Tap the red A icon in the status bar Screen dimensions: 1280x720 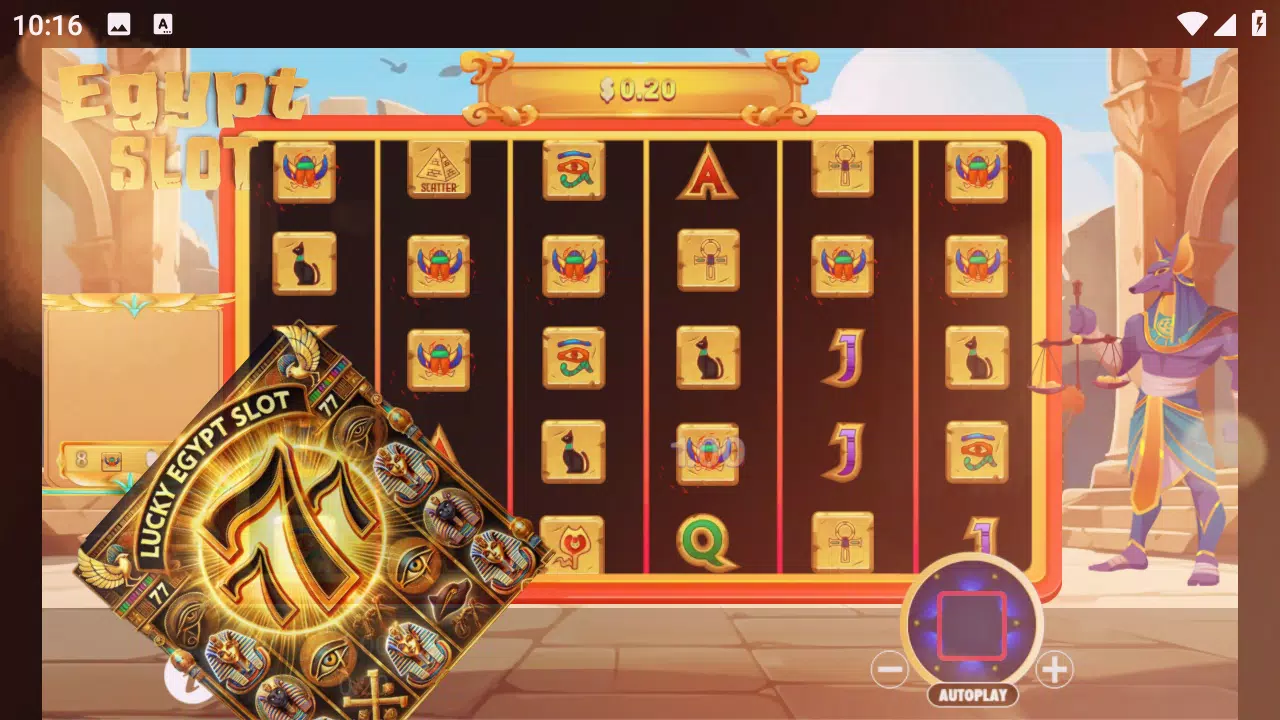click(x=163, y=23)
